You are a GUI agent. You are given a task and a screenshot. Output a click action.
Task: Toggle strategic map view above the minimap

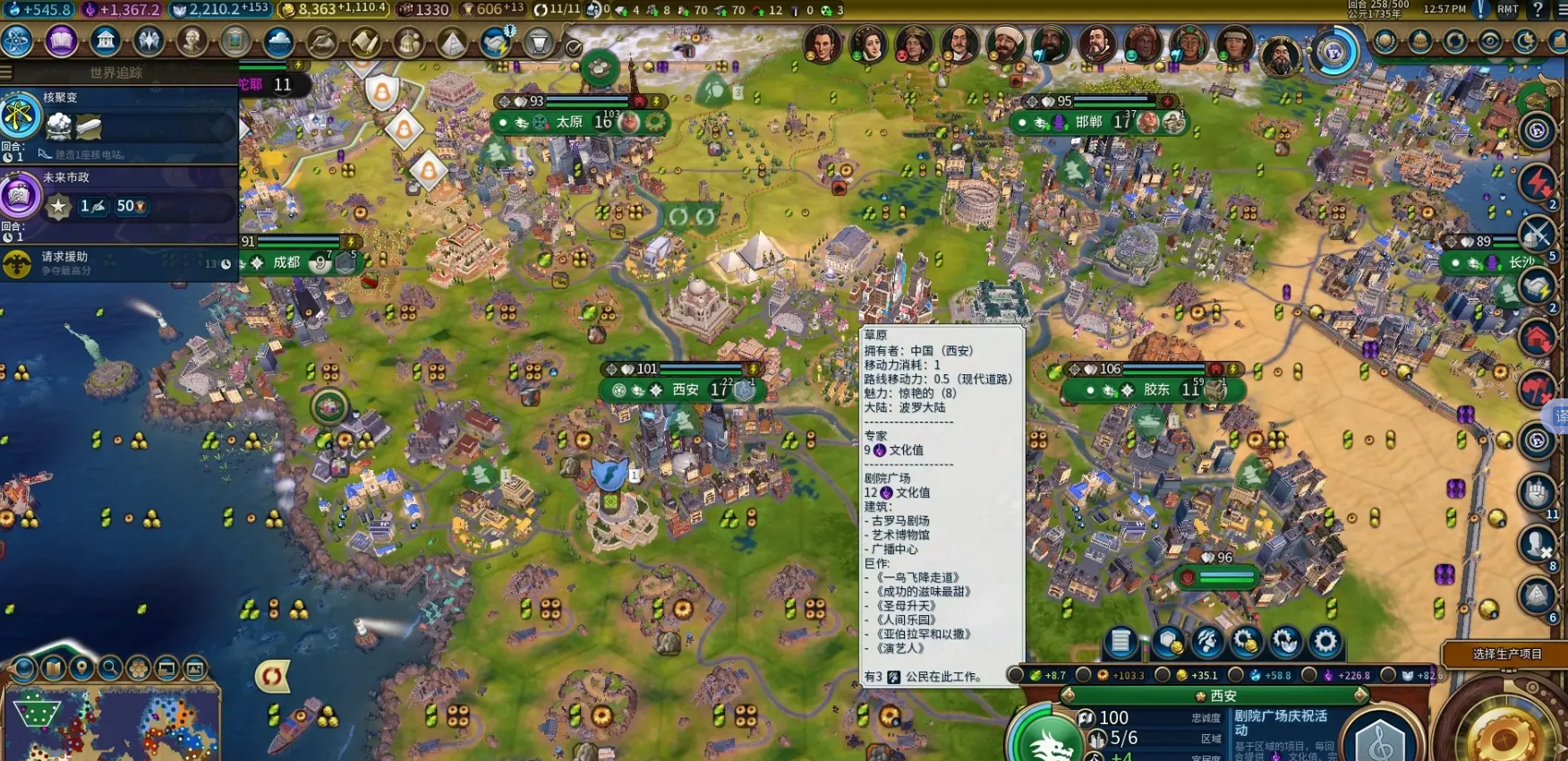click(x=166, y=668)
